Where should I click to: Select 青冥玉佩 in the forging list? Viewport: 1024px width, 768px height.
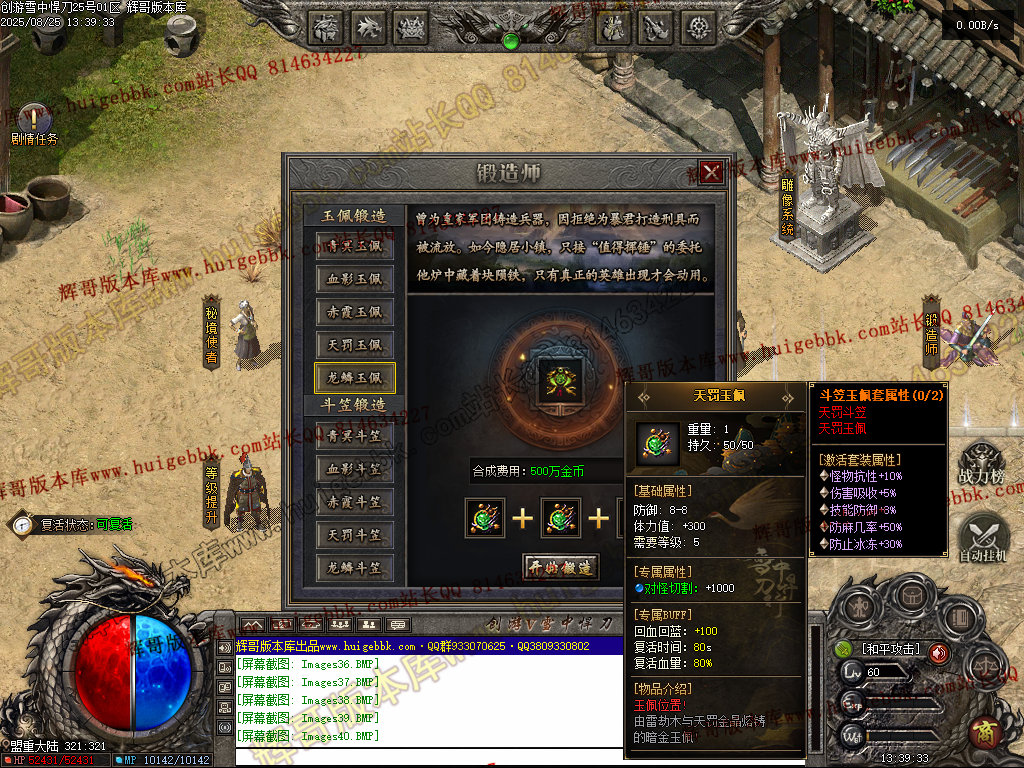(355, 246)
